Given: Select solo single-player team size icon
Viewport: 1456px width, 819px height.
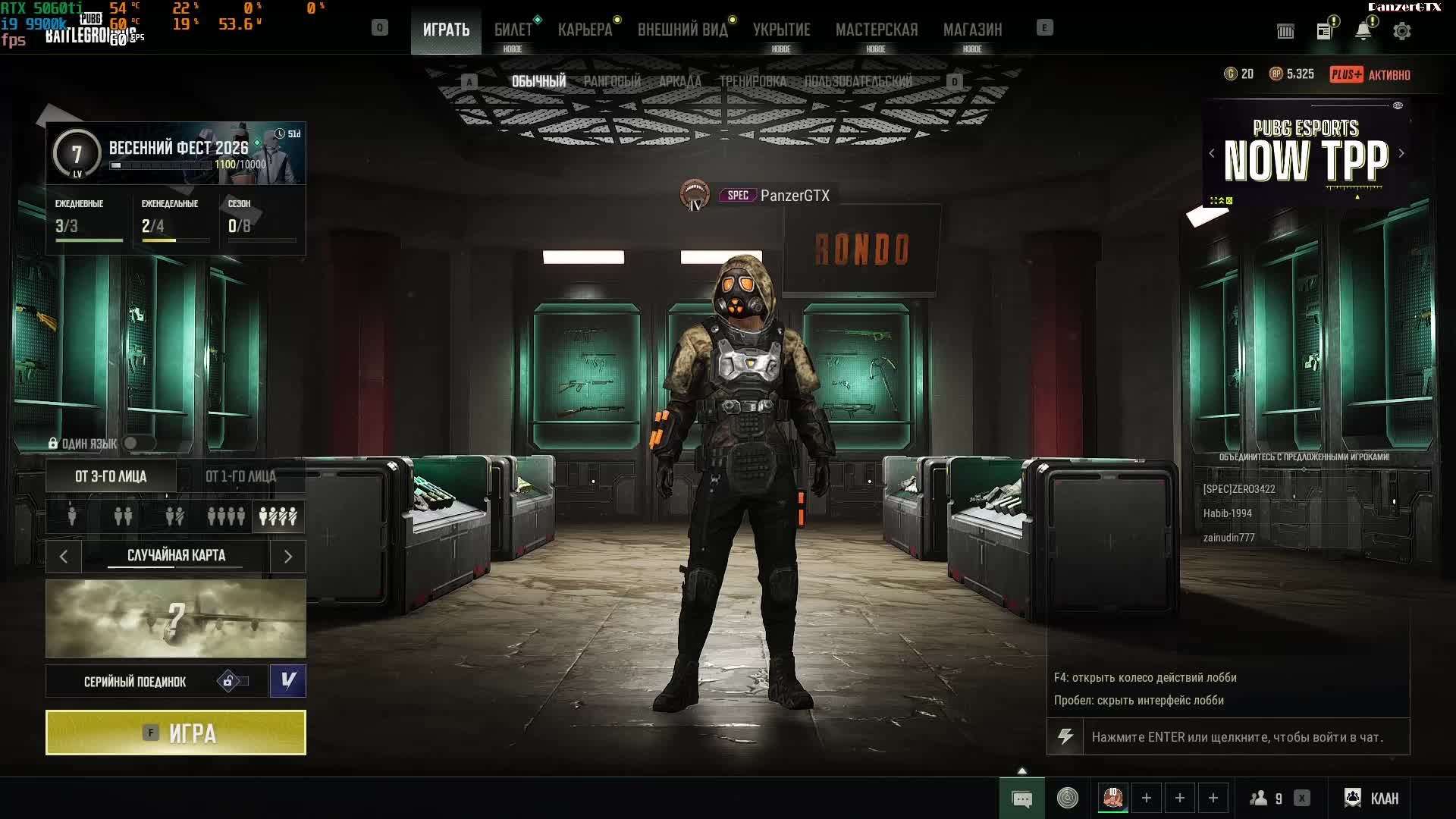Looking at the screenshot, I should pos(72,516).
